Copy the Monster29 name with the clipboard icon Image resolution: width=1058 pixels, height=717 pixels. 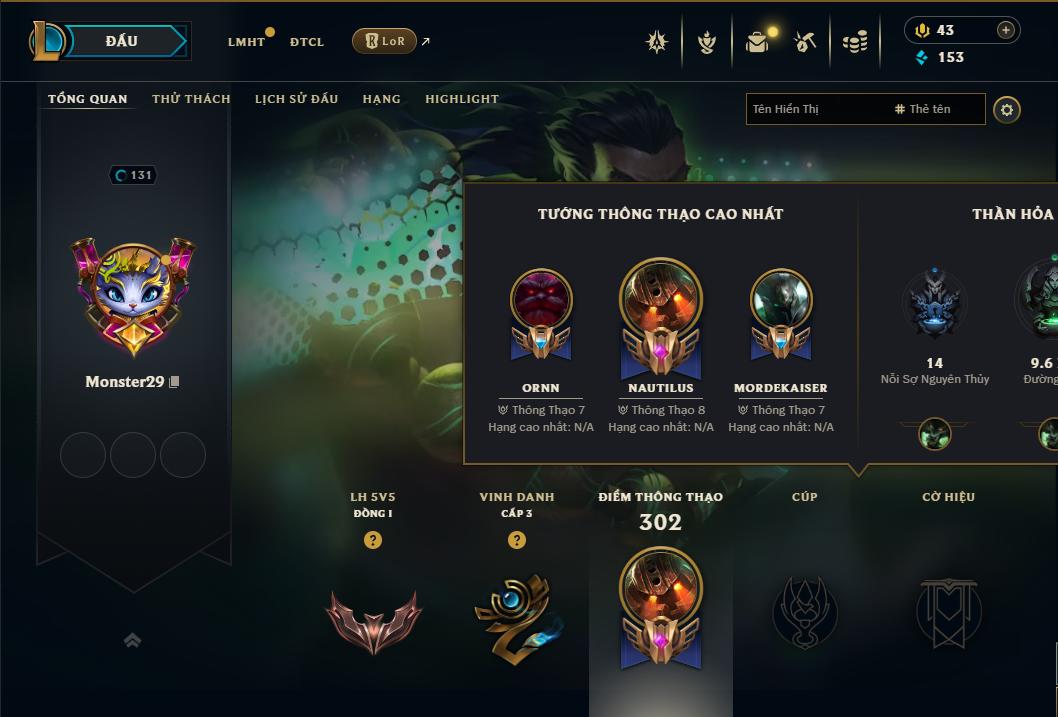175,382
